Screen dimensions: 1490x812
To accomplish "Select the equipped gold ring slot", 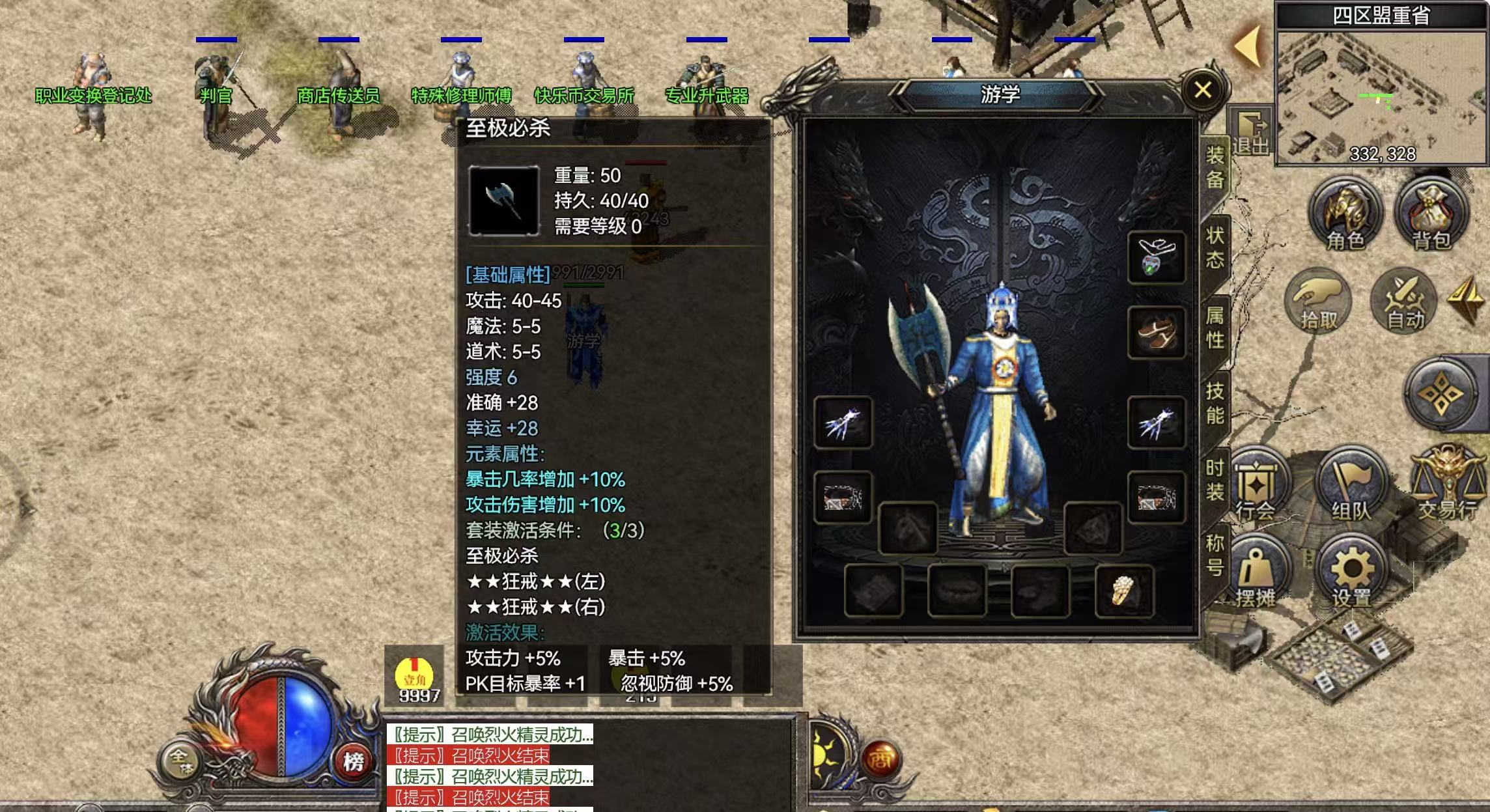I will [1124, 591].
